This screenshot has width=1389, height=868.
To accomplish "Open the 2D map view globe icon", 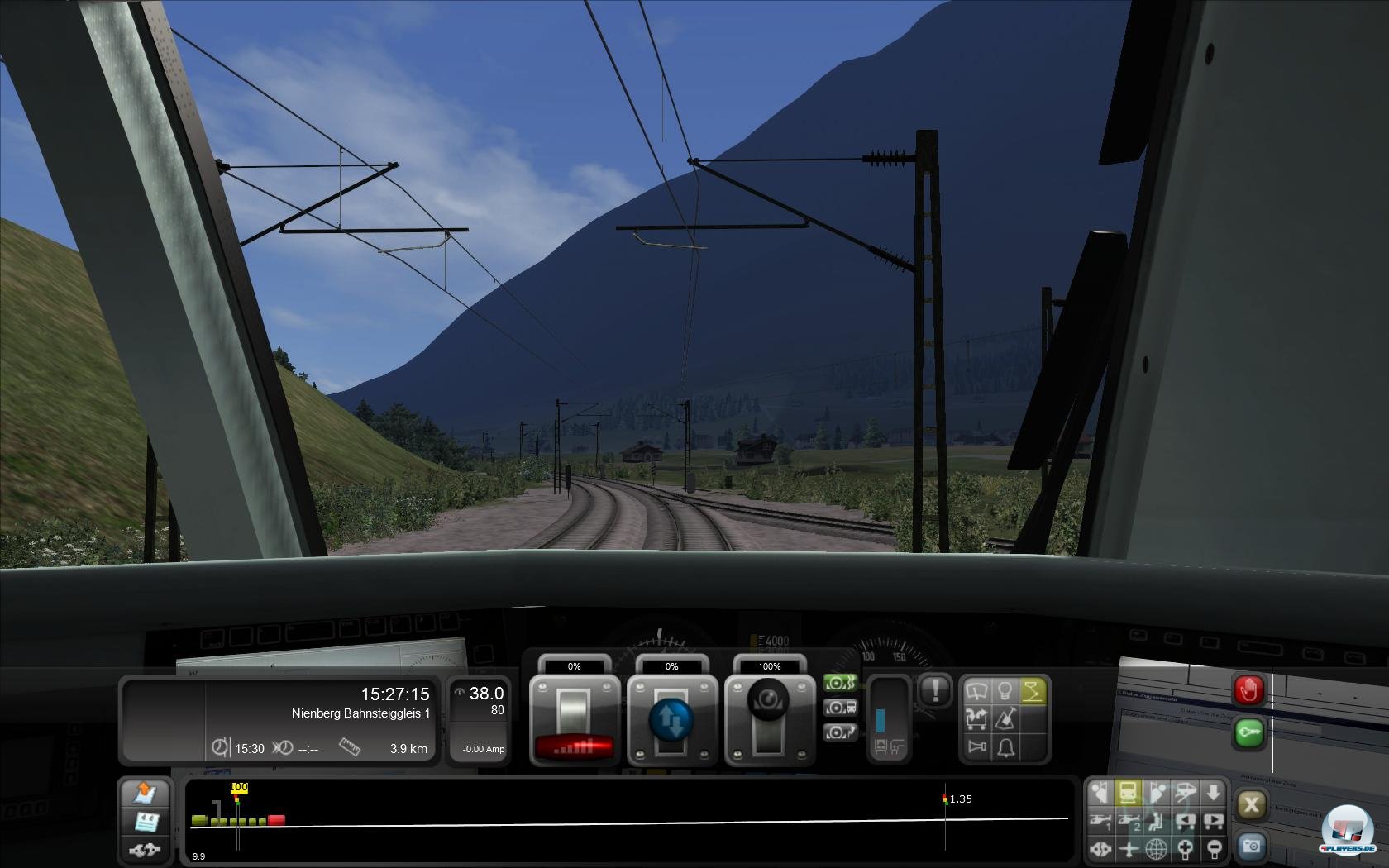I will 1156,850.
